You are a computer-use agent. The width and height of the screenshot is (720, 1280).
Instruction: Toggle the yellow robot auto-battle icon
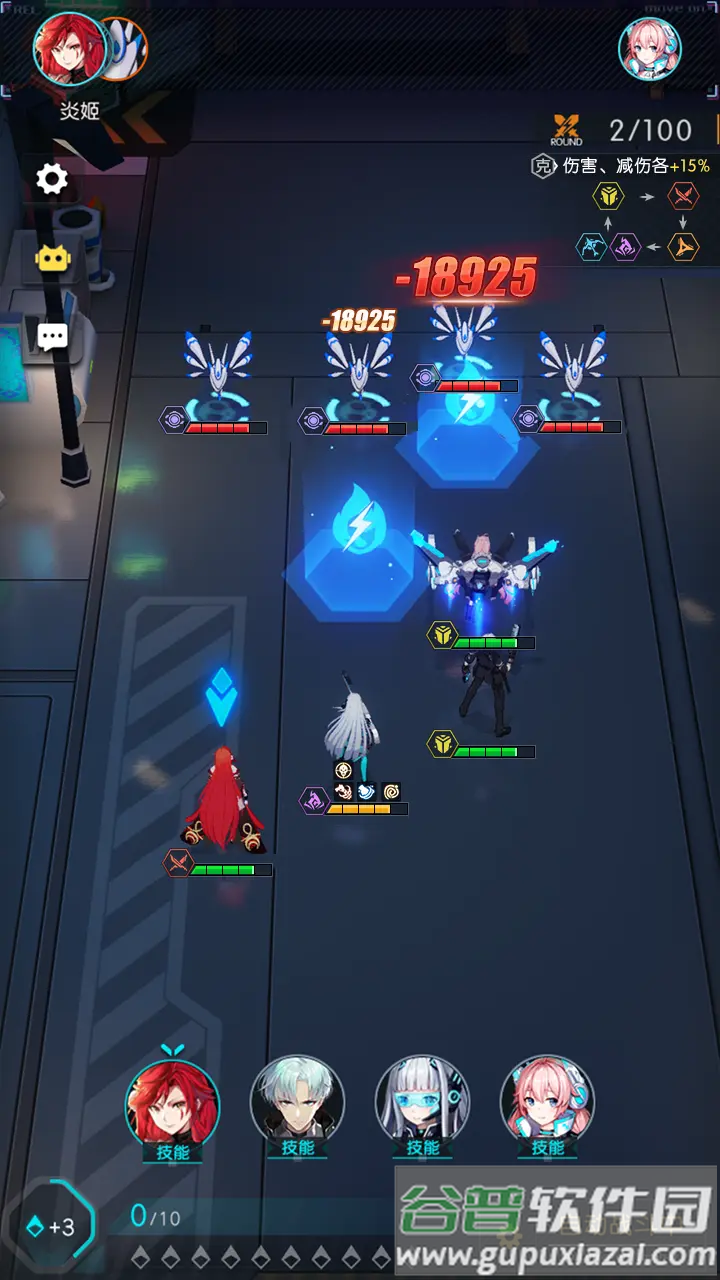(x=52, y=258)
